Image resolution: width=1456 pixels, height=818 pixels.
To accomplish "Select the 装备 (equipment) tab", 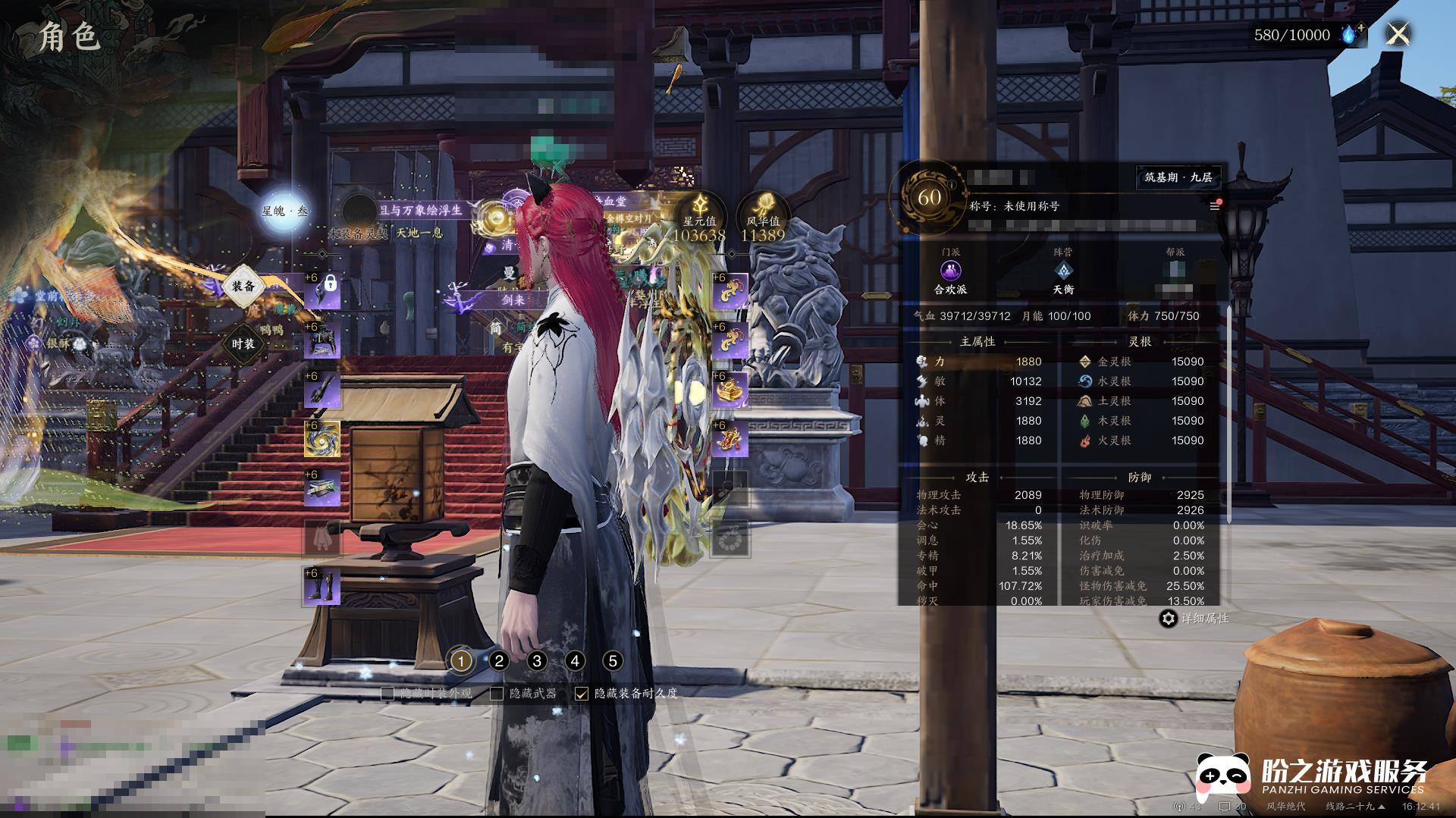I will [x=243, y=286].
